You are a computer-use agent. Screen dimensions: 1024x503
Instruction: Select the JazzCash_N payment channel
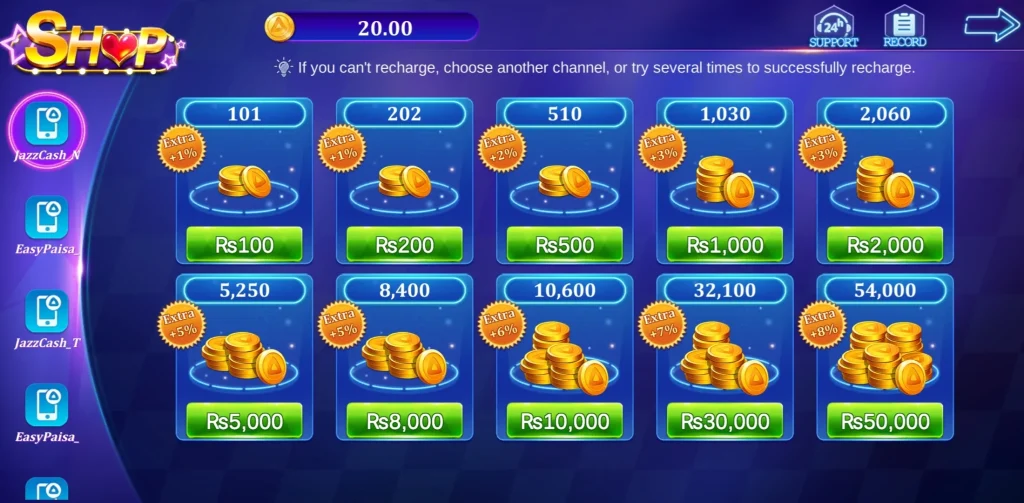coord(47,127)
